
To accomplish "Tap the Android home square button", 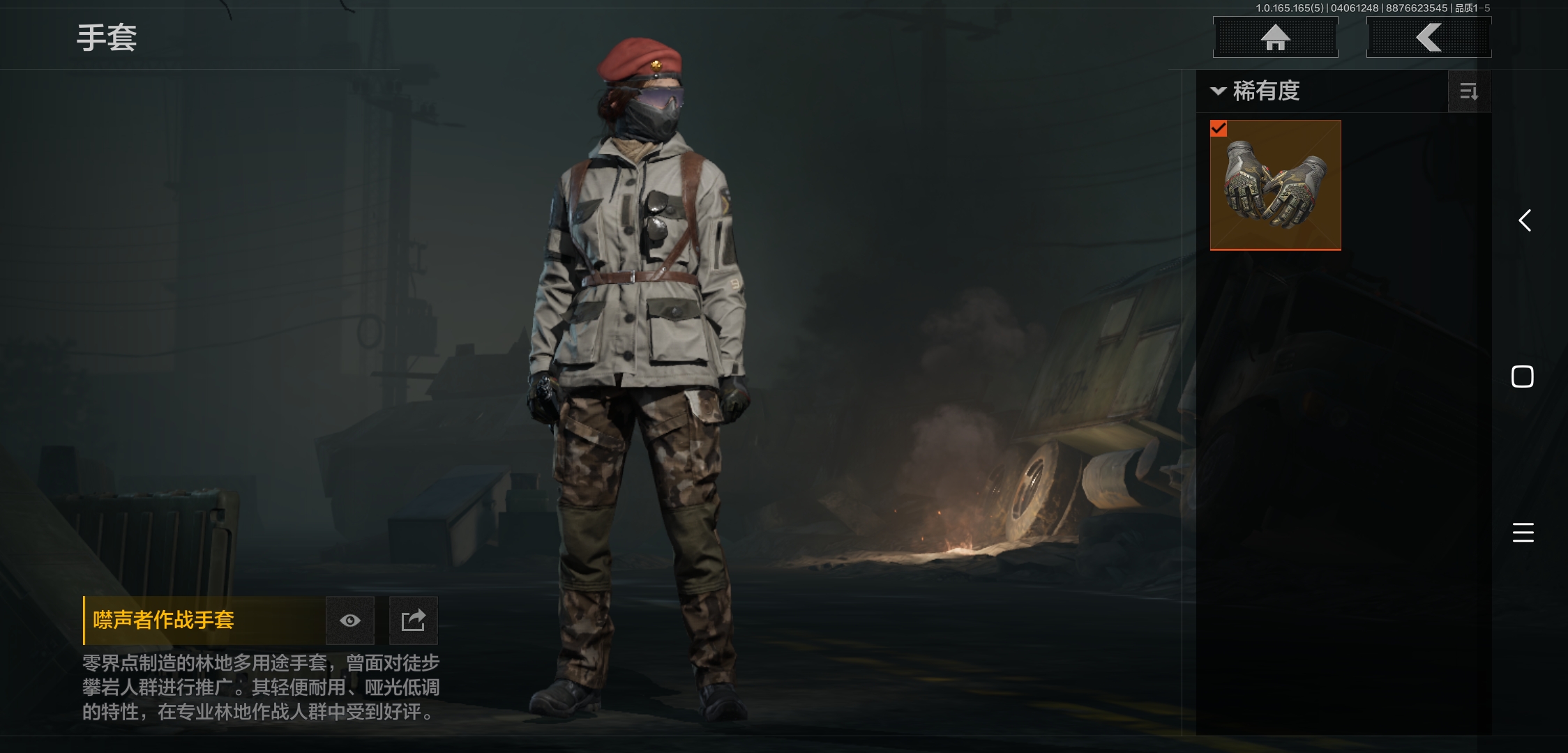I will 1523,376.
